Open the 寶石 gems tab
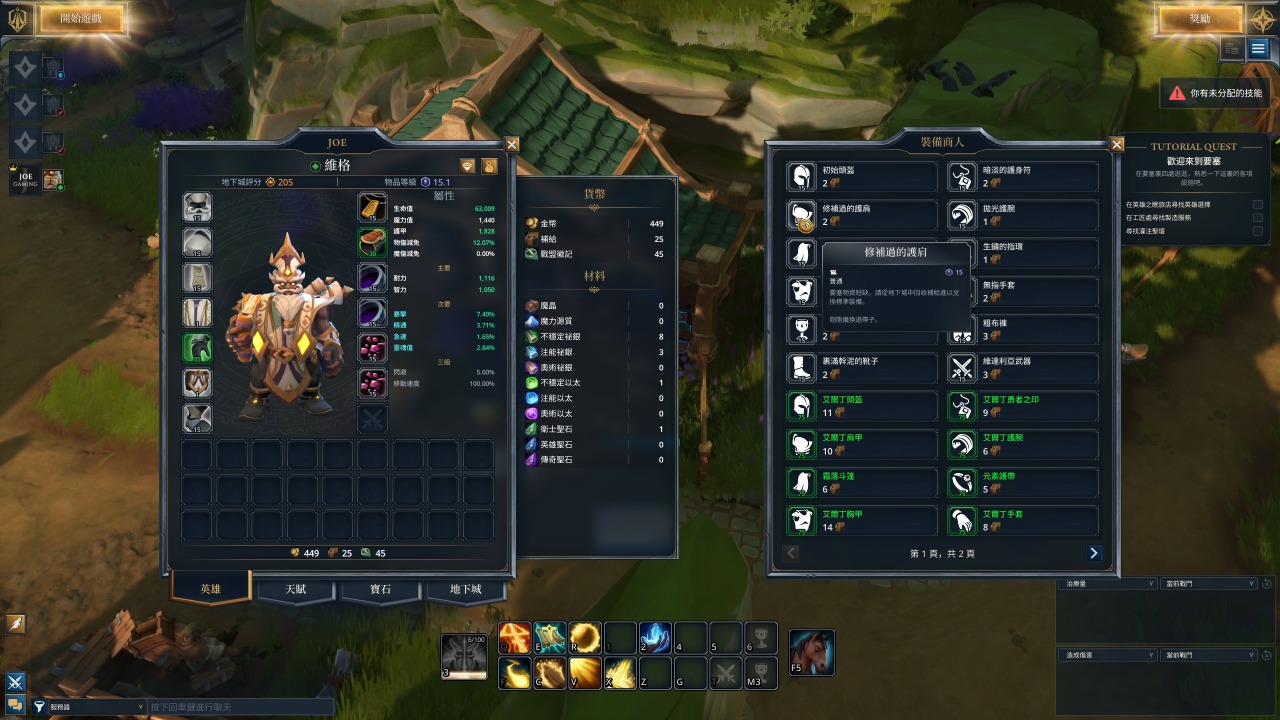Screen dimensions: 1280x720 point(380,589)
